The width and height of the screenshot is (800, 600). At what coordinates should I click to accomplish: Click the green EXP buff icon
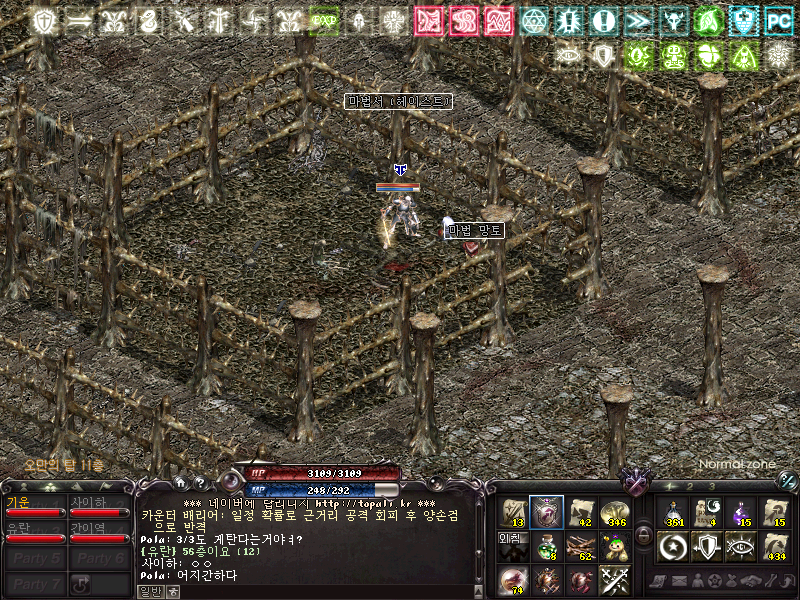323,21
